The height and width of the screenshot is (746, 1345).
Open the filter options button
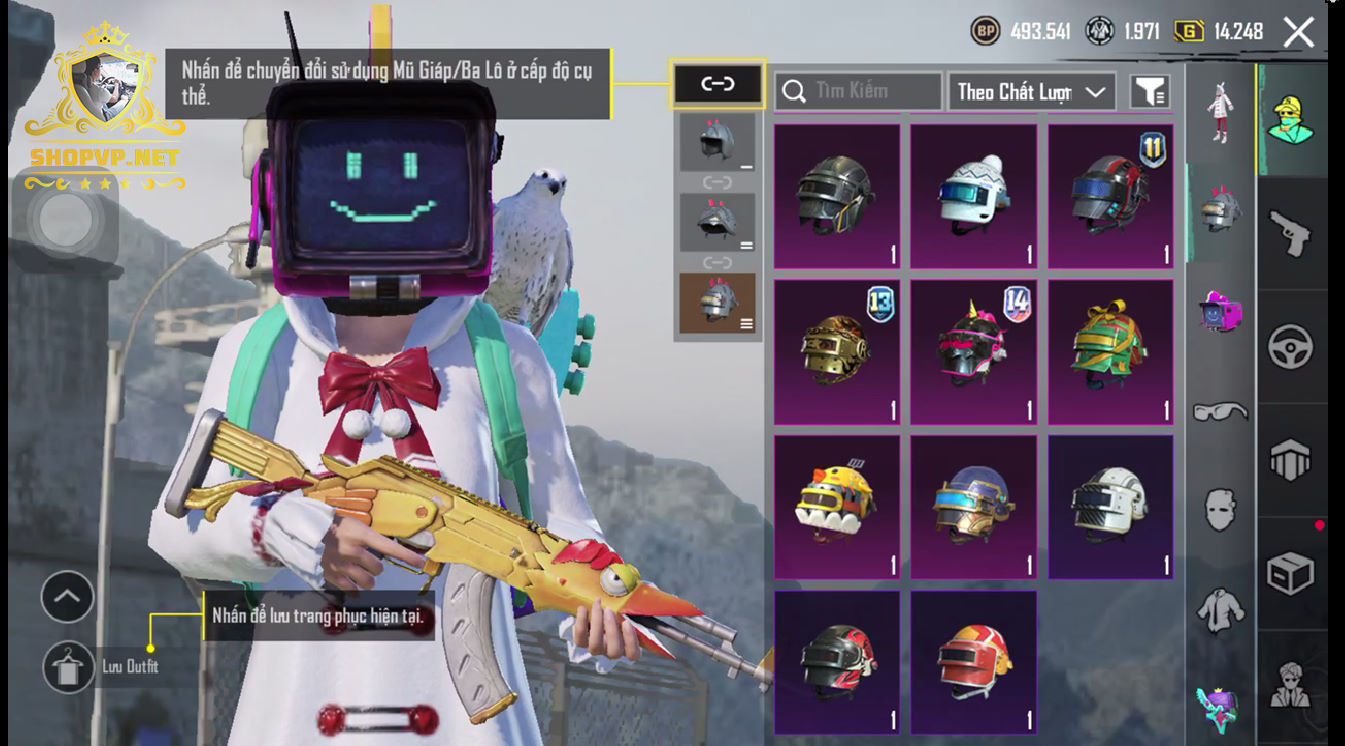[x=1150, y=92]
